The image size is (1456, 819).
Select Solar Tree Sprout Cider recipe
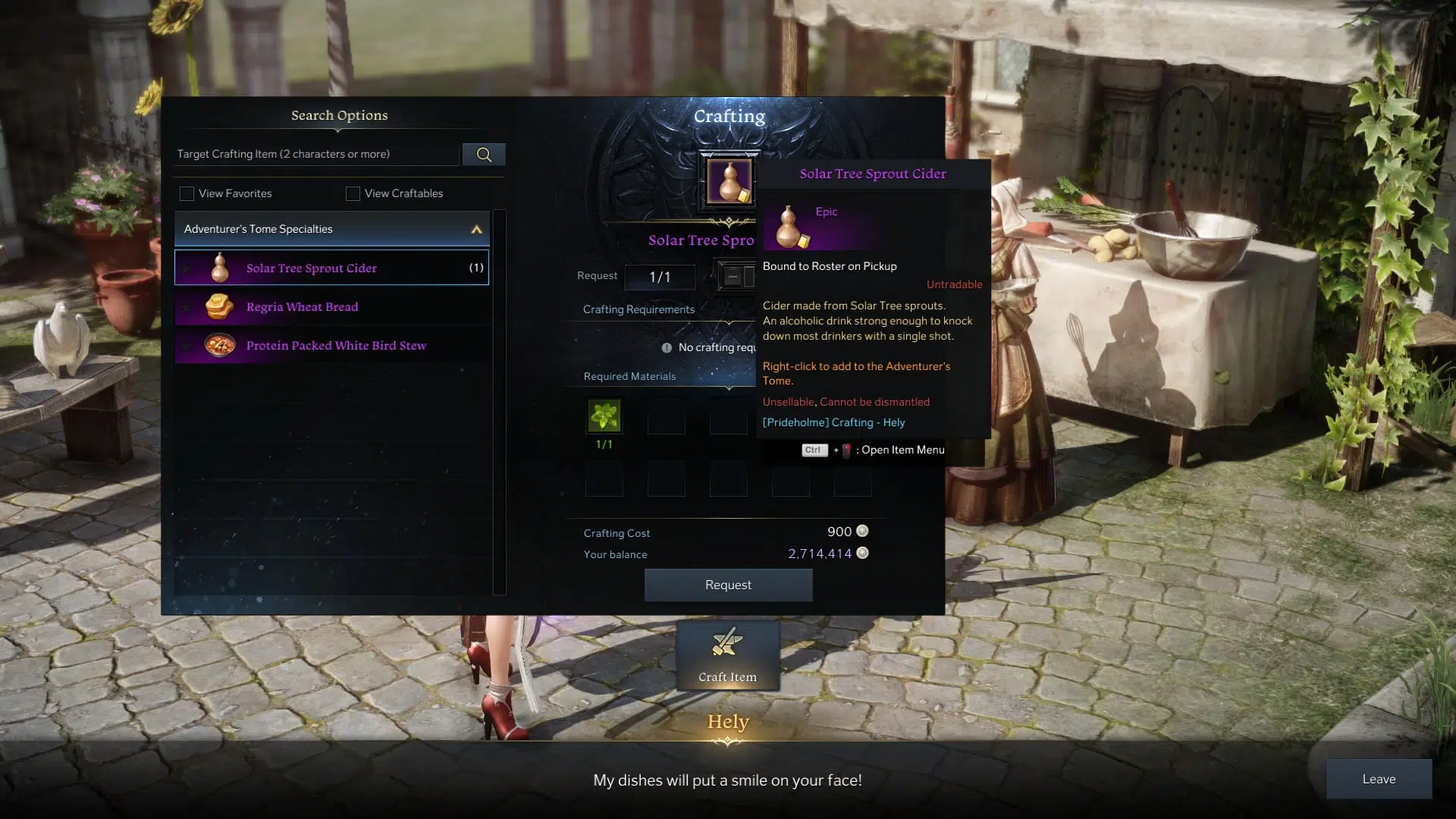tap(331, 268)
